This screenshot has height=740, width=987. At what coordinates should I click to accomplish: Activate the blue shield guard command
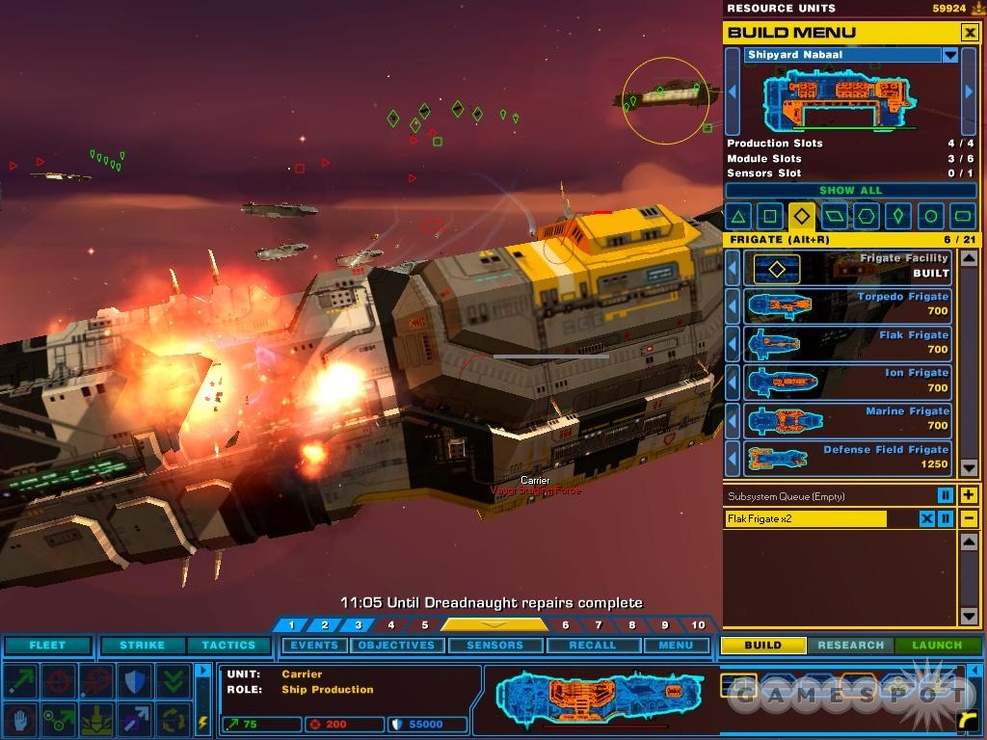coord(136,682)
